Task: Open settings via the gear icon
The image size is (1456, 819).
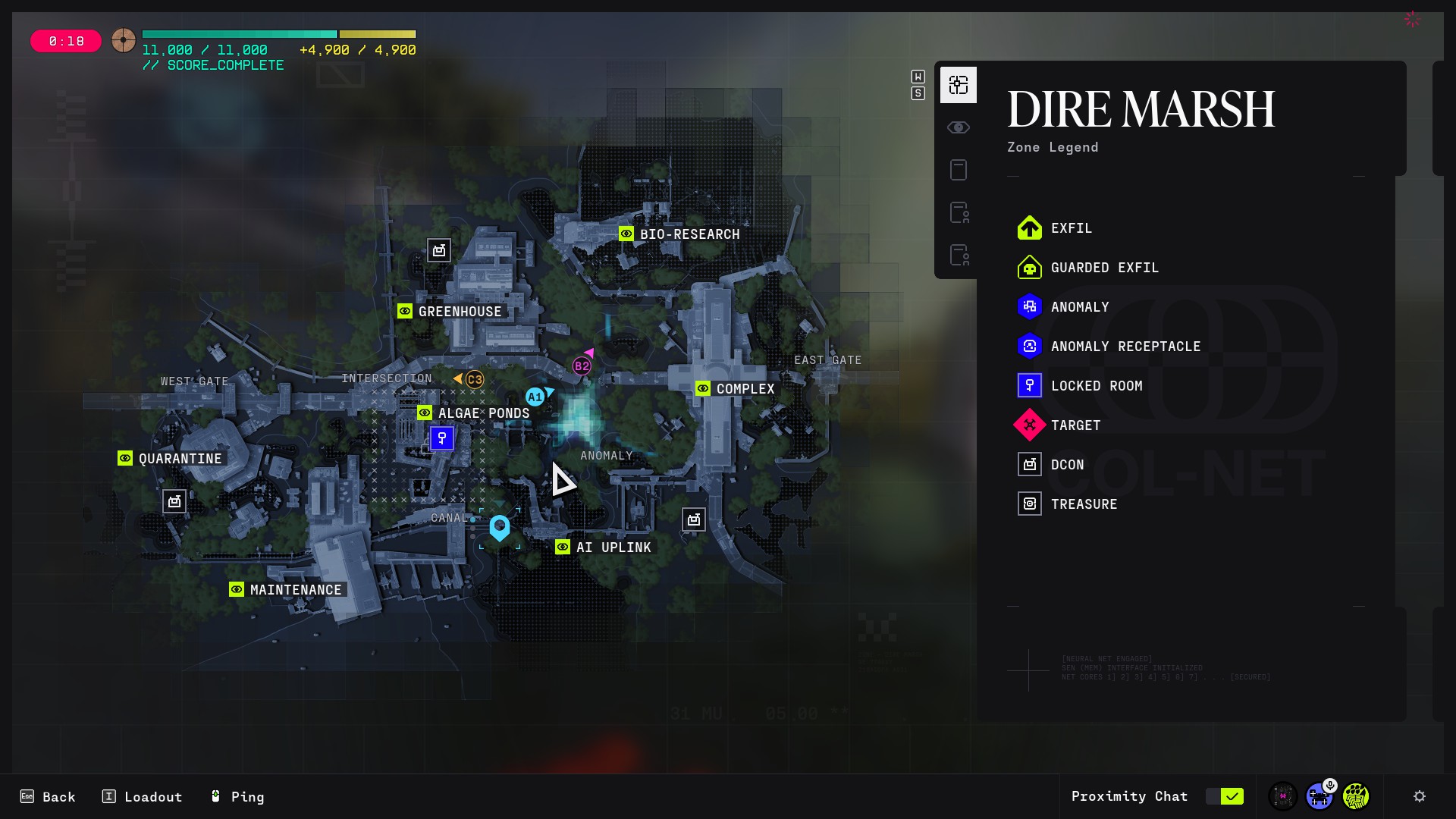Action: click(x=1420, y=796)
